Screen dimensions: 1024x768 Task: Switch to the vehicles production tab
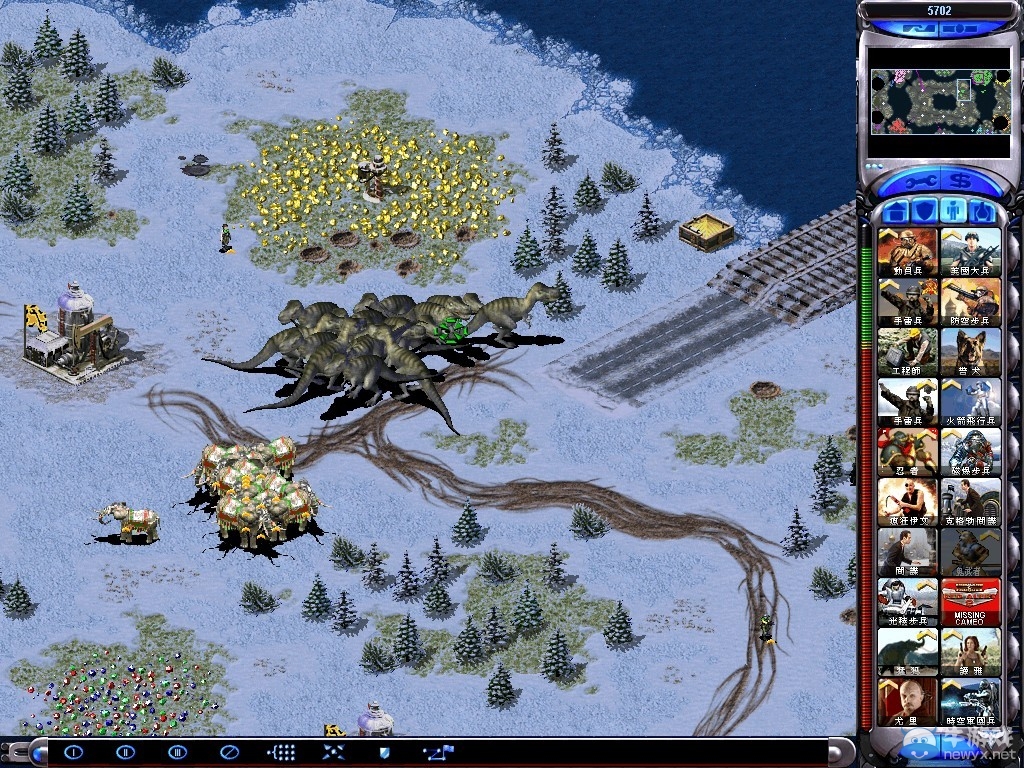point(981,212)
